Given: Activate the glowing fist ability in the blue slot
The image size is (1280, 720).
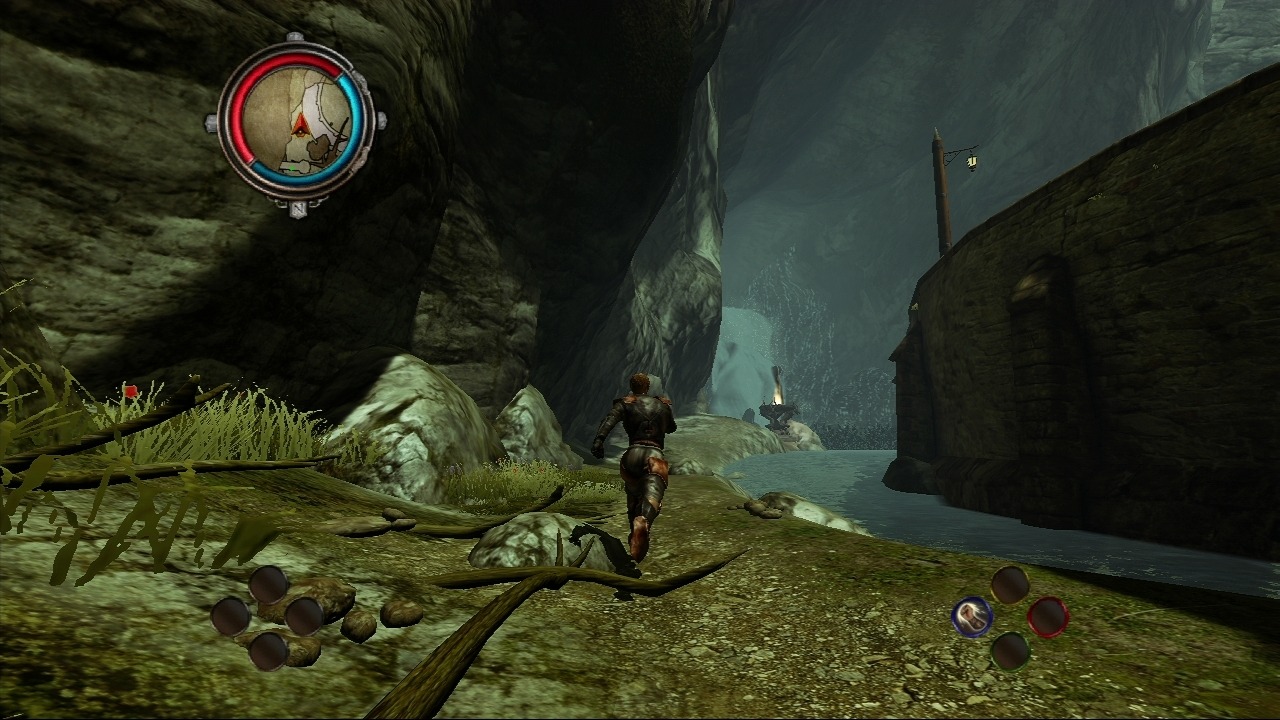Looking at the screenshot, I should click(971, 617).
